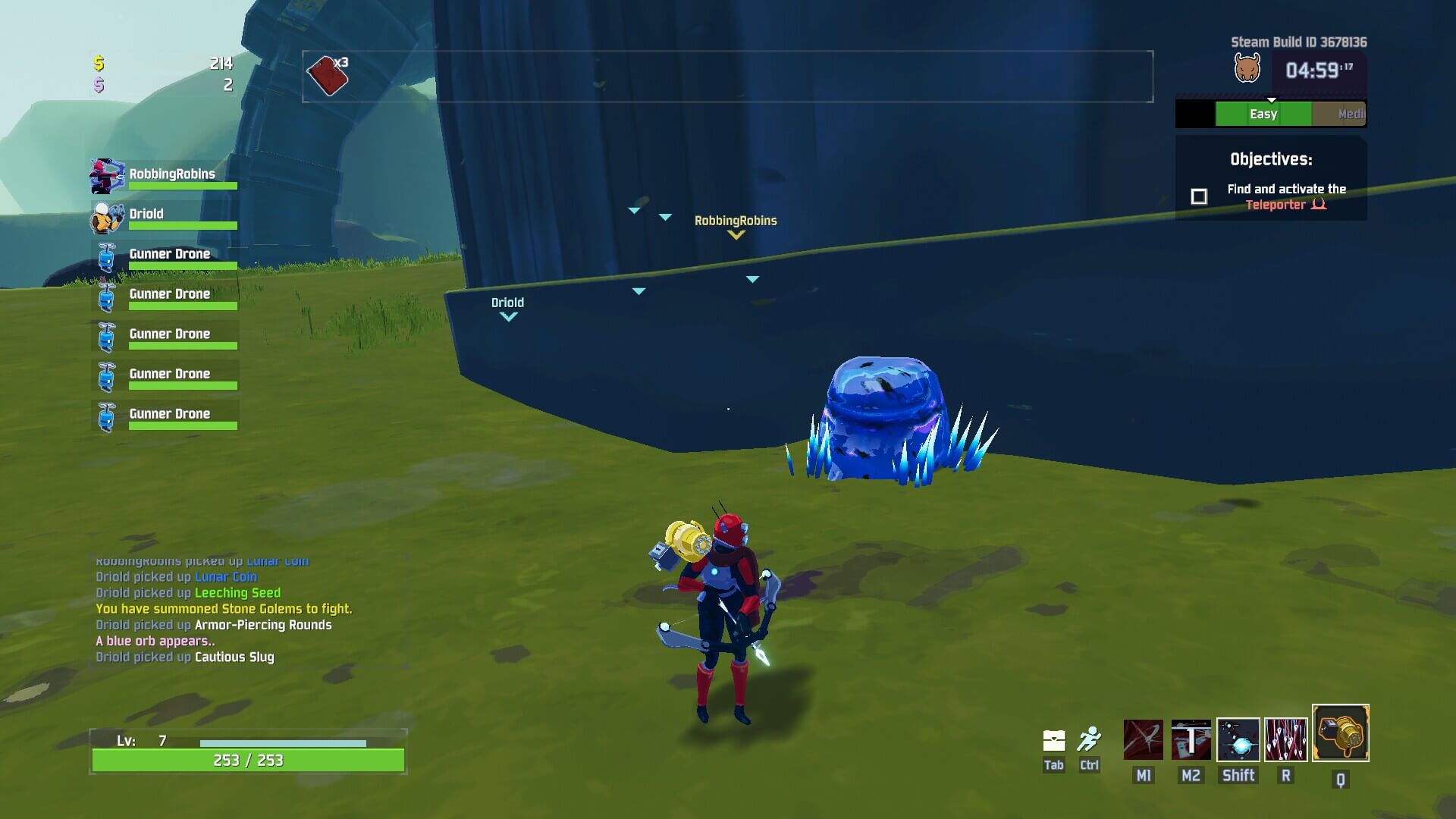Activate the R special arrow skill
Viewport: 1456px width, 819px height.
tap(1286, 739)
